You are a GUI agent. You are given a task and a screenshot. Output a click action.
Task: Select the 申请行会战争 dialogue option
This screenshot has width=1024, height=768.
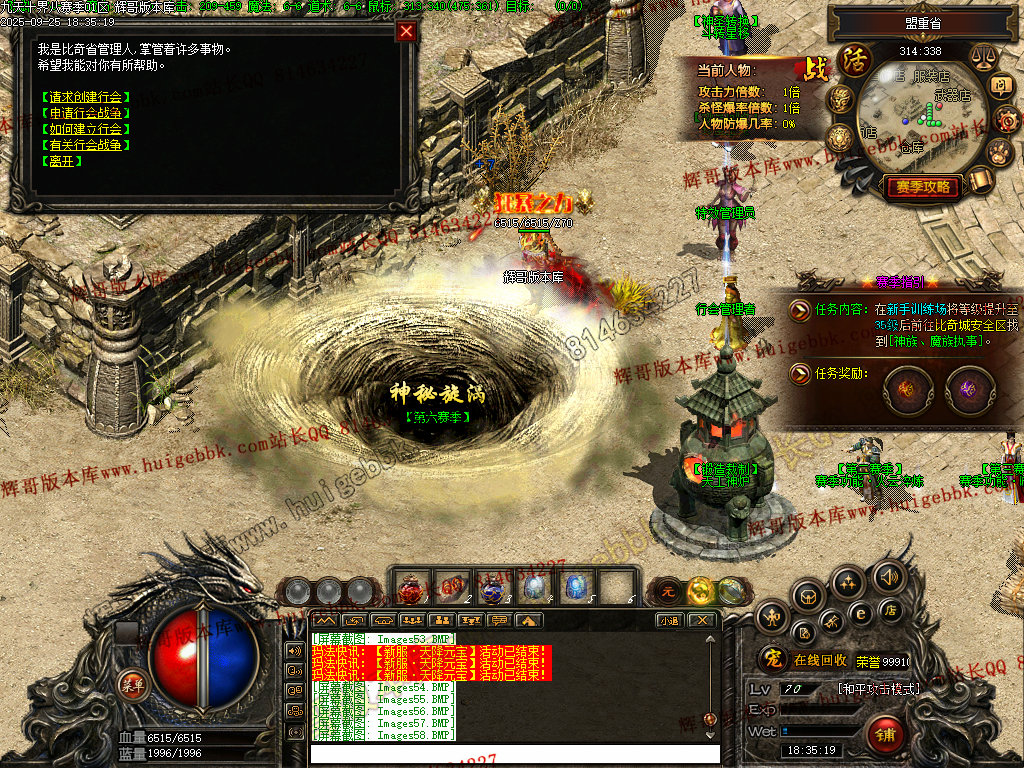pos(86,113)
